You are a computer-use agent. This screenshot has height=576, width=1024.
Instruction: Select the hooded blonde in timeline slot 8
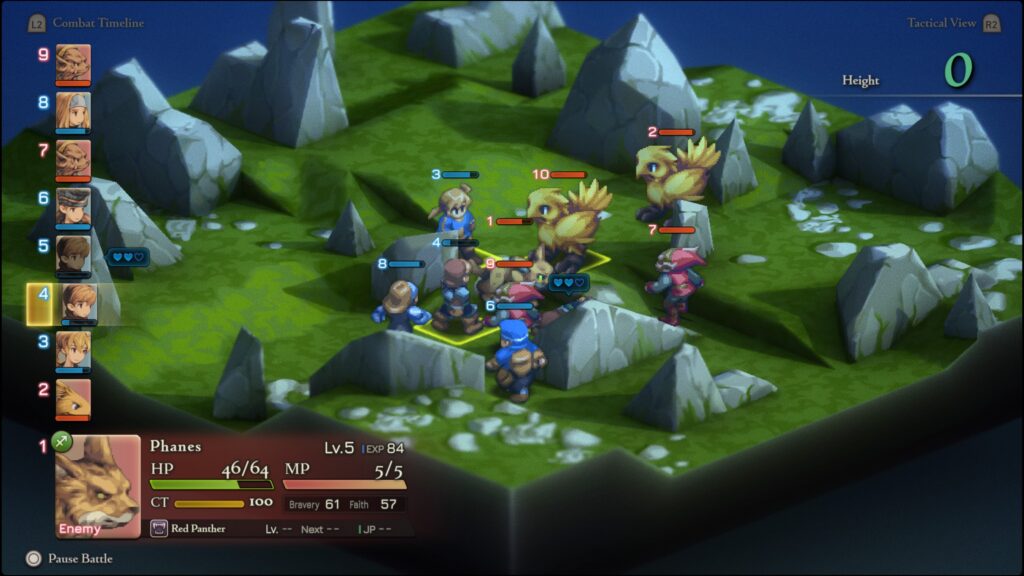(73, 109)
